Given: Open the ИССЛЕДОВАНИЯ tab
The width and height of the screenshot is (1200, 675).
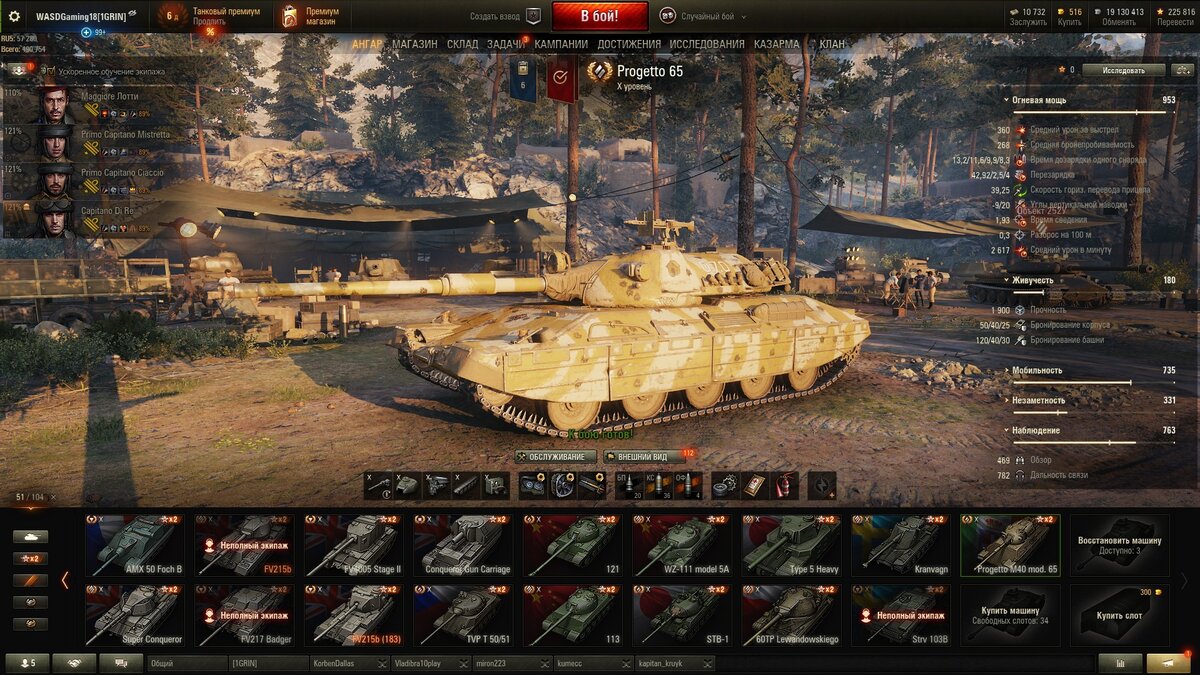Looking at the screenshot, I should click(x=706, y=44).
